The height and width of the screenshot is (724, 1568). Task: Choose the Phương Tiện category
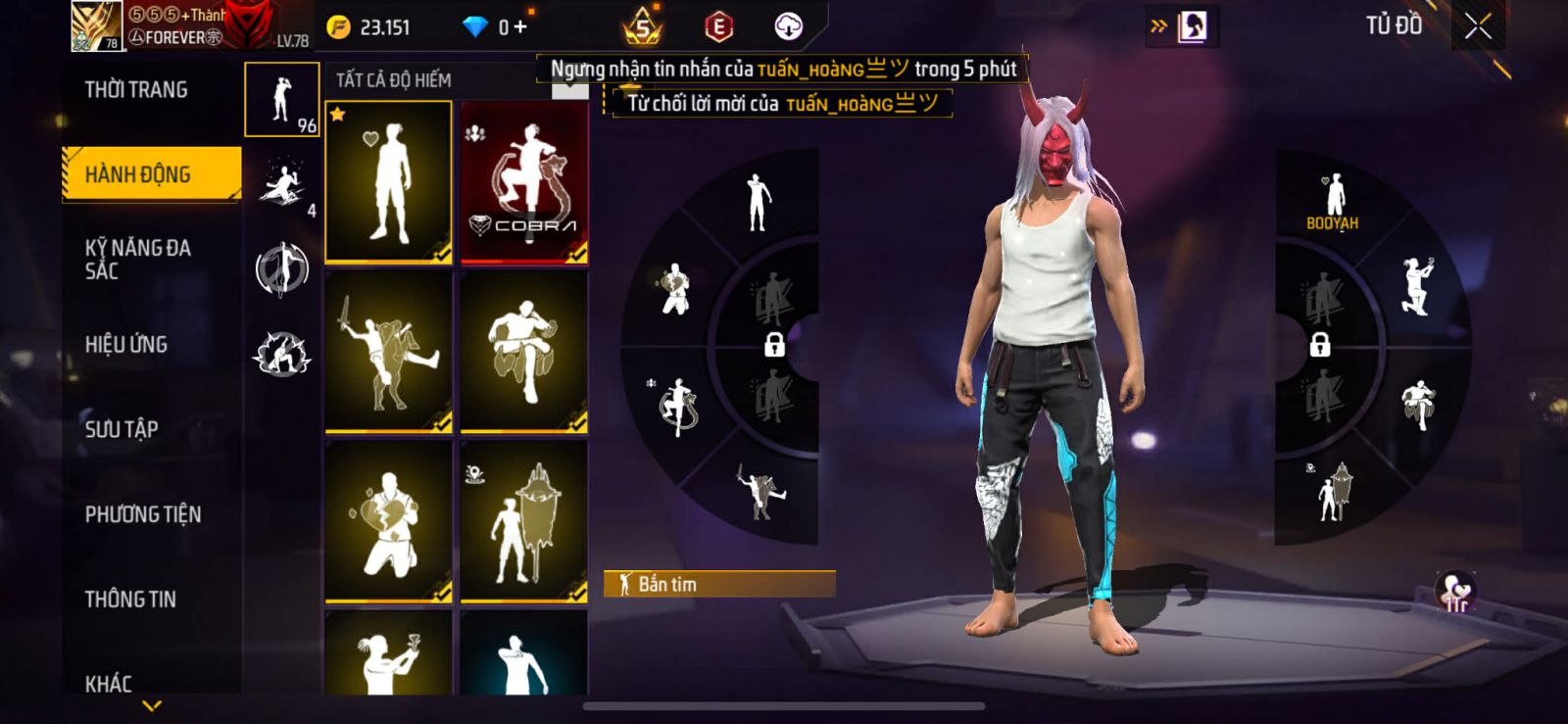(x=143, y=514)
